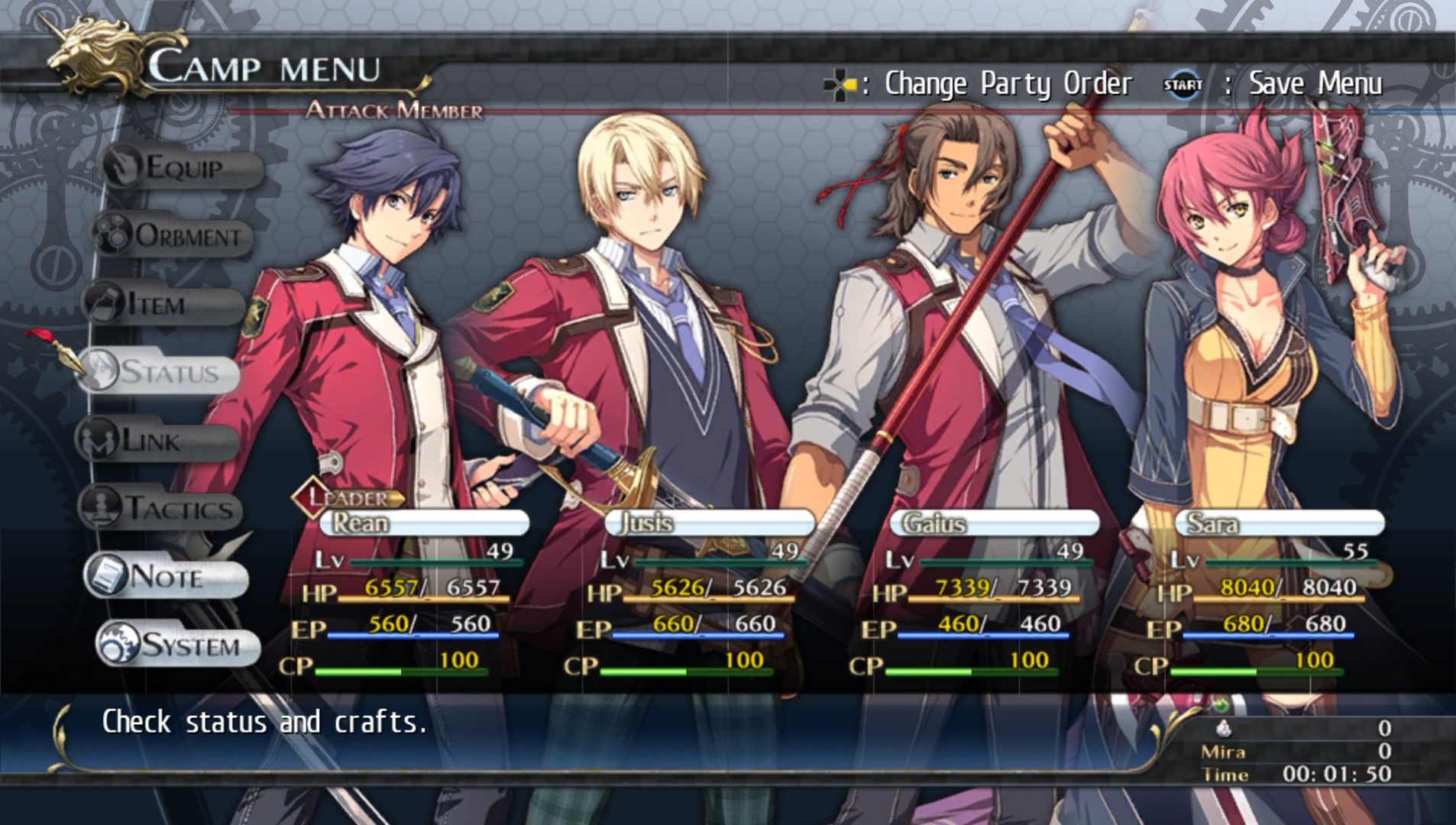Open the Equip menu

coord(182,167)
